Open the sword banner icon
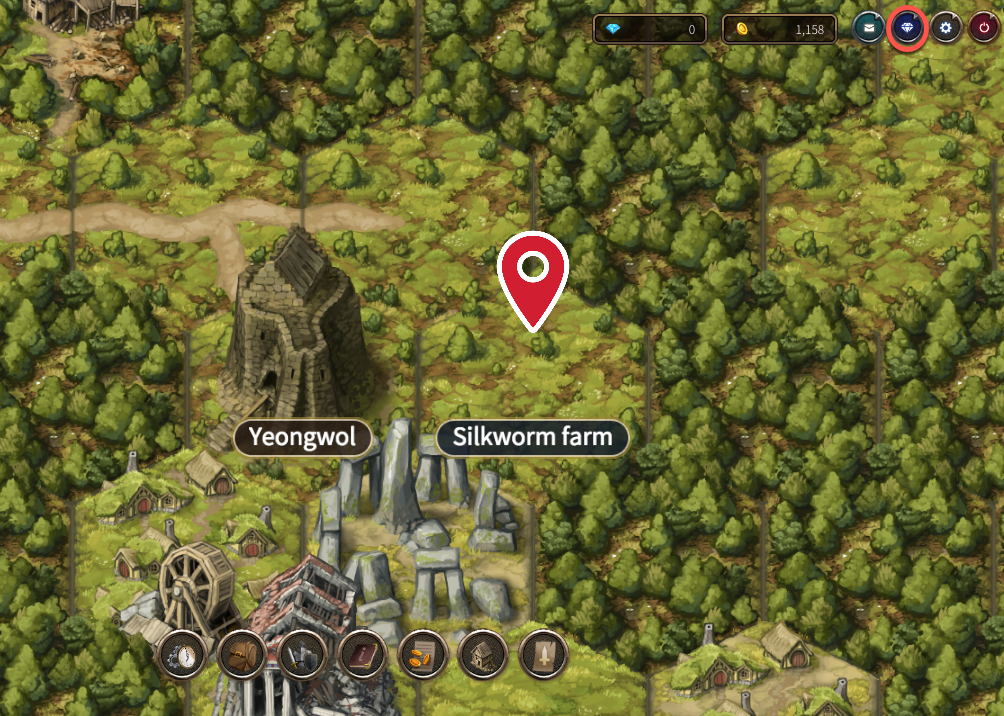The width and height of the screenshot is (1004, 716). [544, 655]
